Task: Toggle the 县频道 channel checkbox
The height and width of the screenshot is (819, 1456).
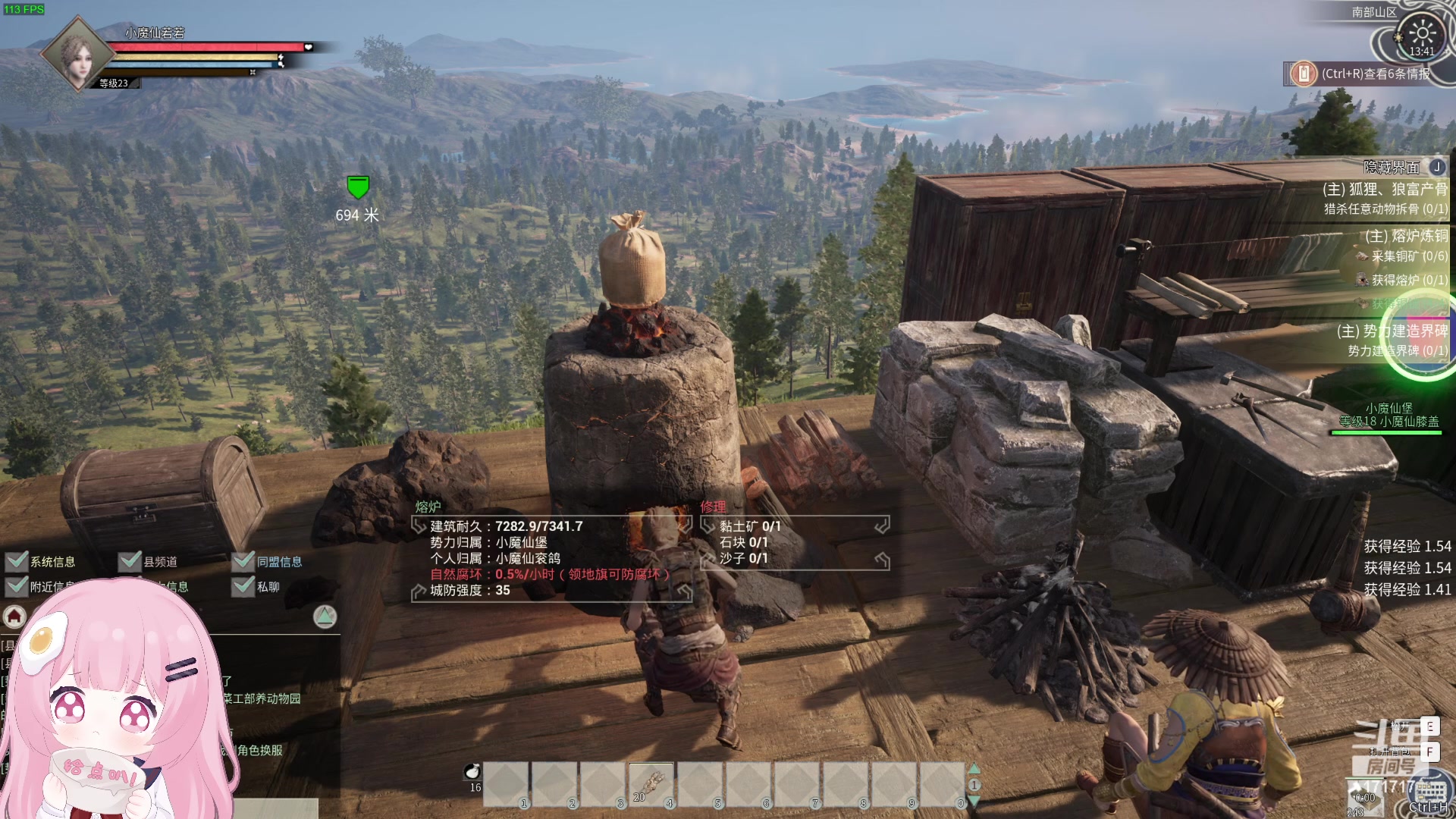Action: pyautogui.click(x=130, y=561)
